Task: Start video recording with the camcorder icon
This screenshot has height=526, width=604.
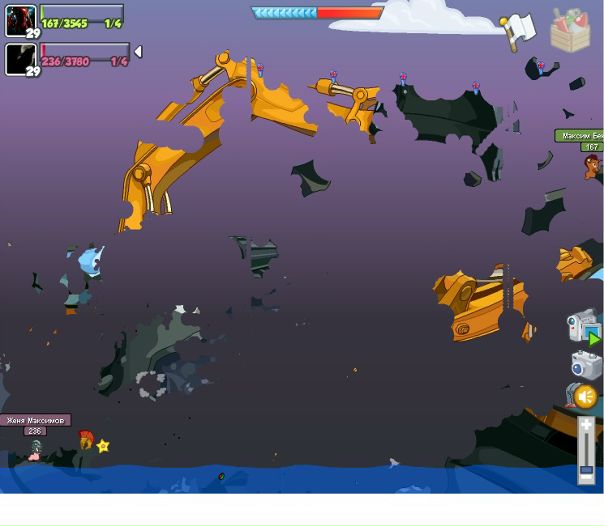Action: click(x=582, y=326)
